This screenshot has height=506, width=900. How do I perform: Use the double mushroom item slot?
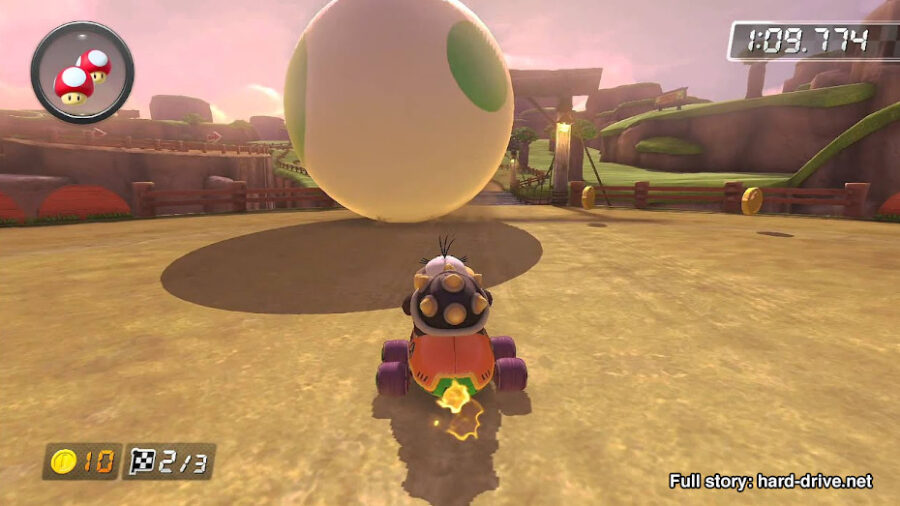pyautogui.click(x=82, y=72)
